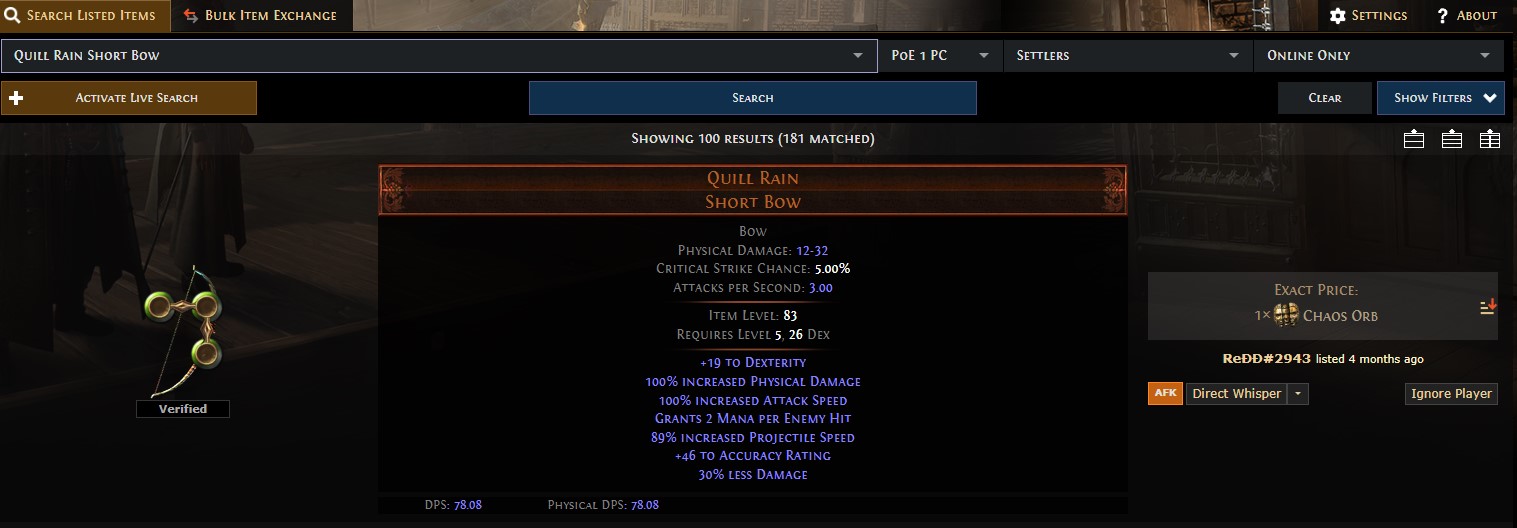Open the Settlers league dropdown
The image size is (1517, 528).
point(1128,56)
